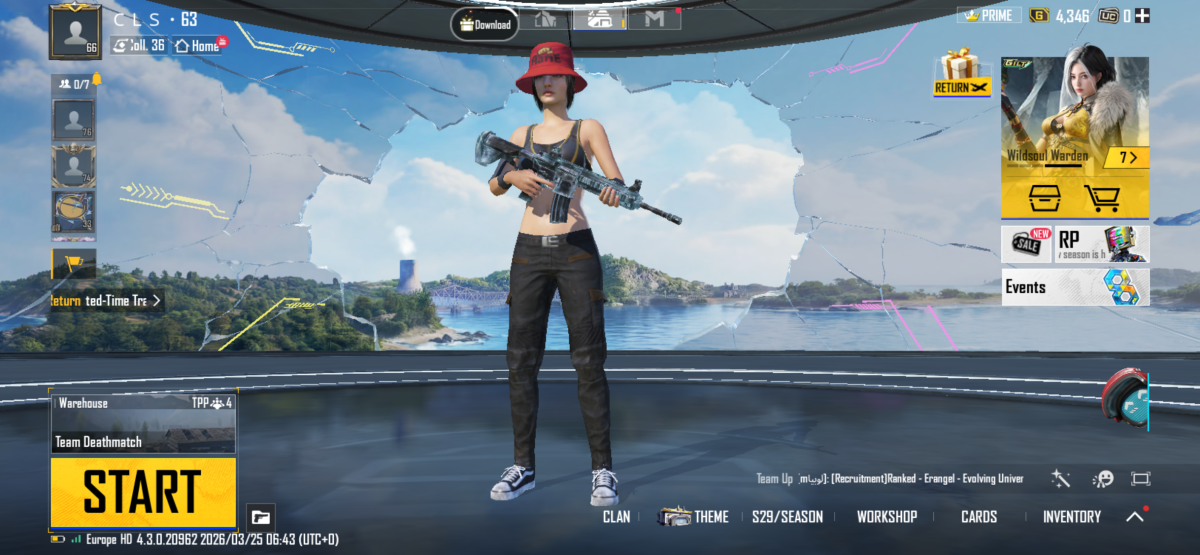Image resolution: width=1200 pixels, height=555 pixels.
Task: Open the Events panel
Action: (1075, 287)
